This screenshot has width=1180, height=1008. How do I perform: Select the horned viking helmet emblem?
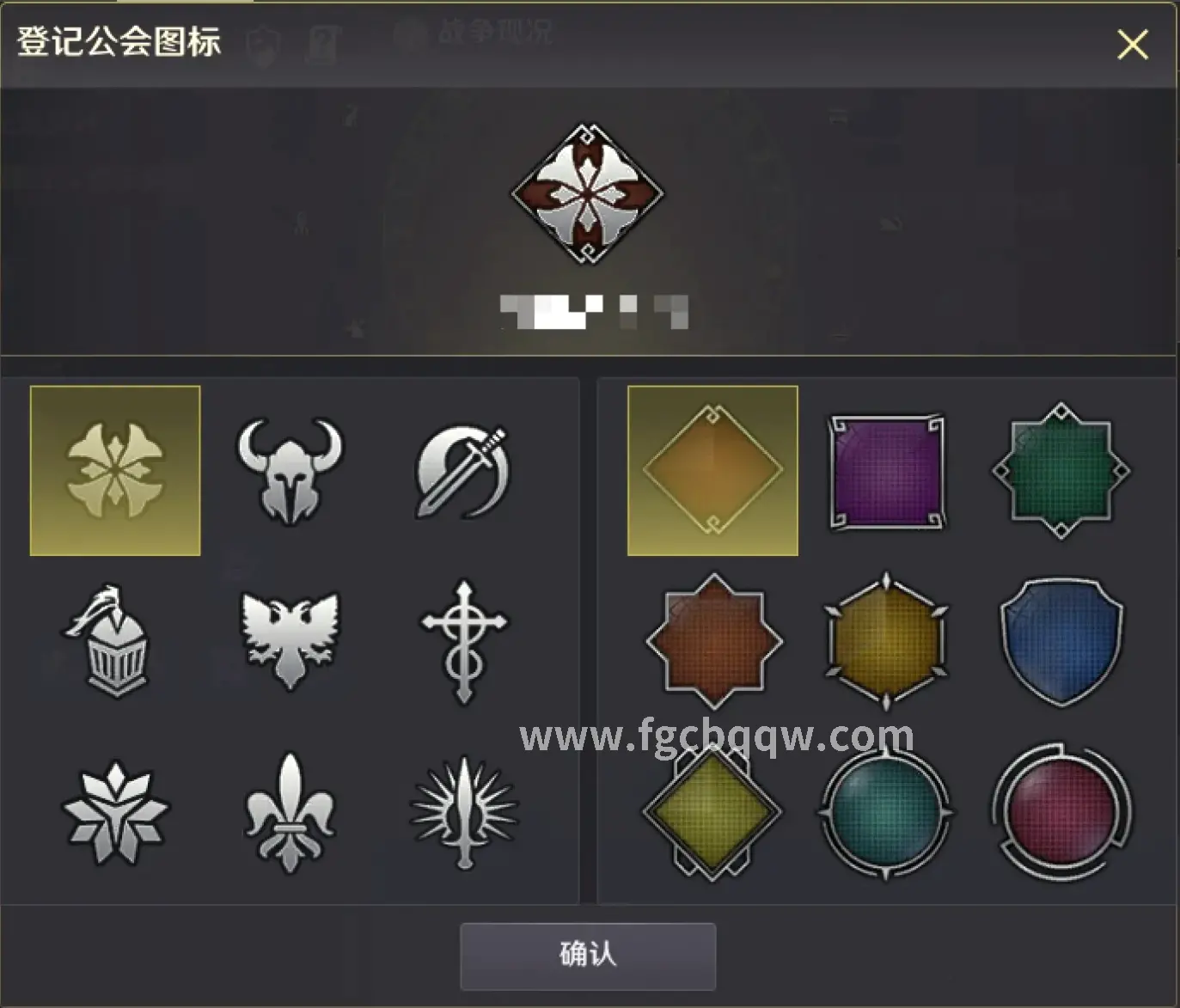290,467
